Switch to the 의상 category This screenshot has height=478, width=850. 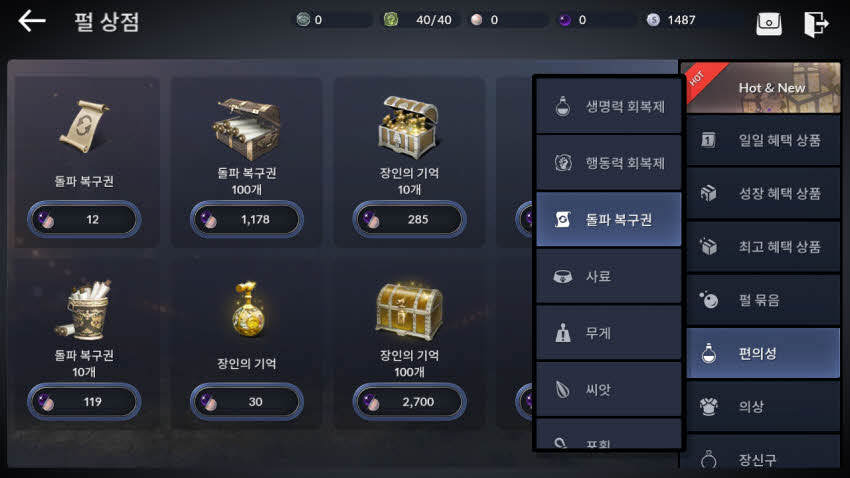[763, 406]
